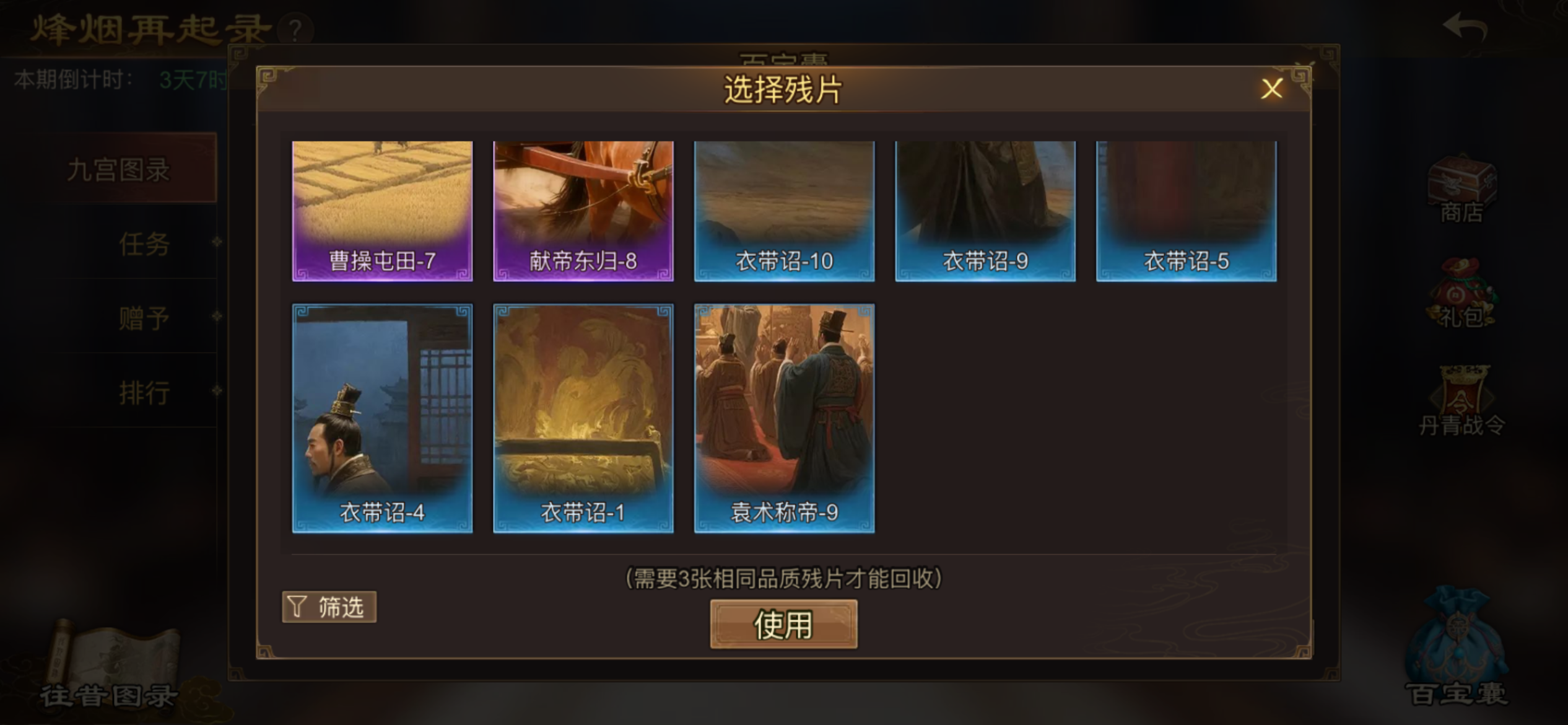Open the 筛选 filter options
Screen dimensions: 1568x725
pos(329,607)
